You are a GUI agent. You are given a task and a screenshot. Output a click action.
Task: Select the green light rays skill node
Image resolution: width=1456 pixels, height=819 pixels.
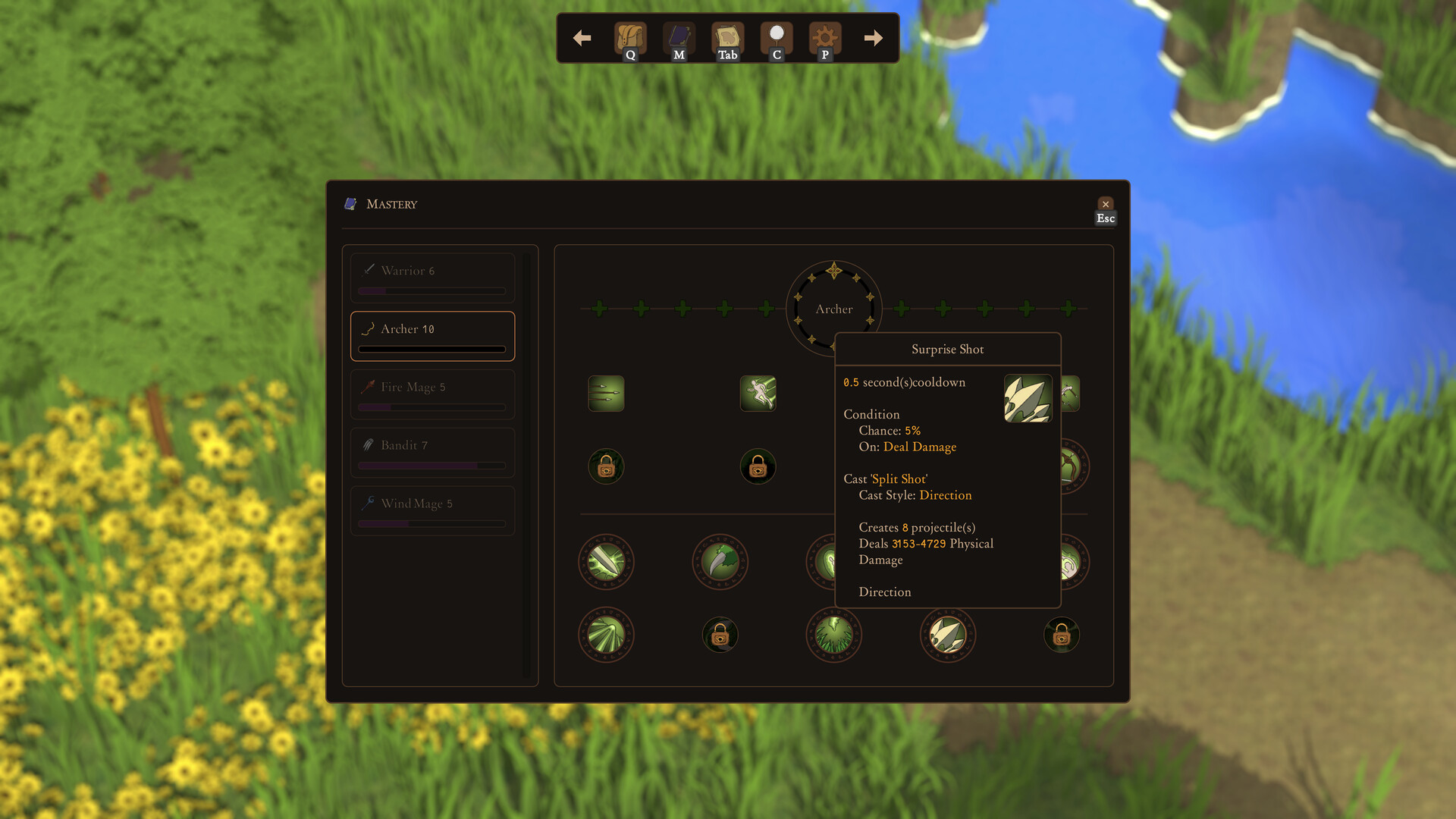point(606,635)
